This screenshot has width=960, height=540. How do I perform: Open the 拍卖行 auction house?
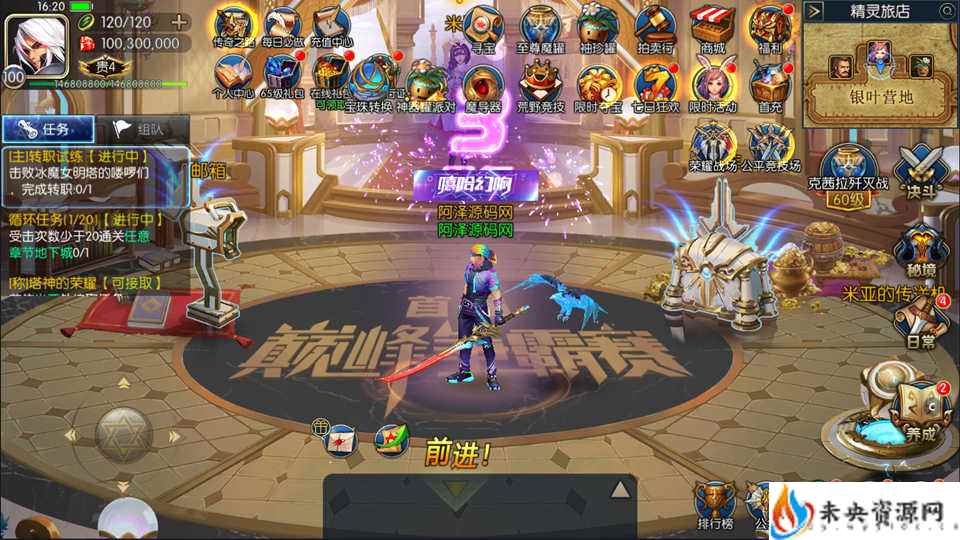tap(657, 26)
